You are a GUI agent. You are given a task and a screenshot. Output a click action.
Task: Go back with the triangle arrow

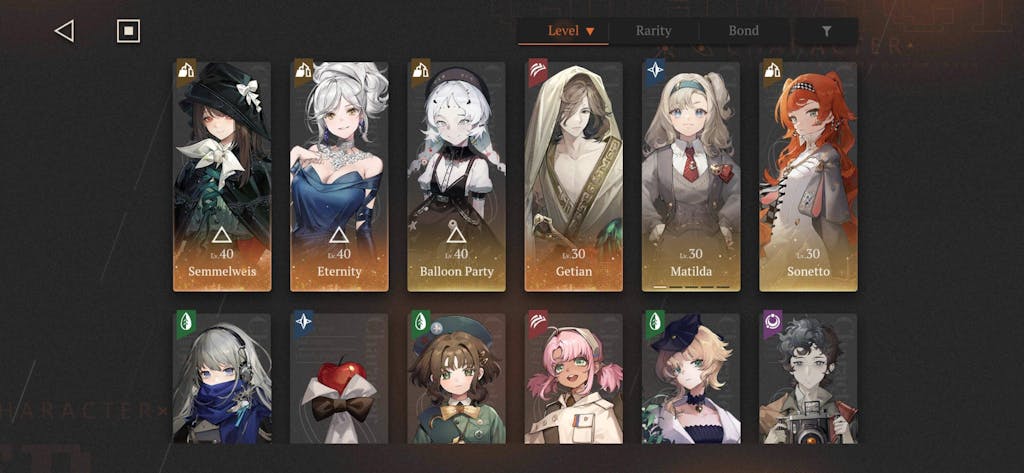(64, 31)
